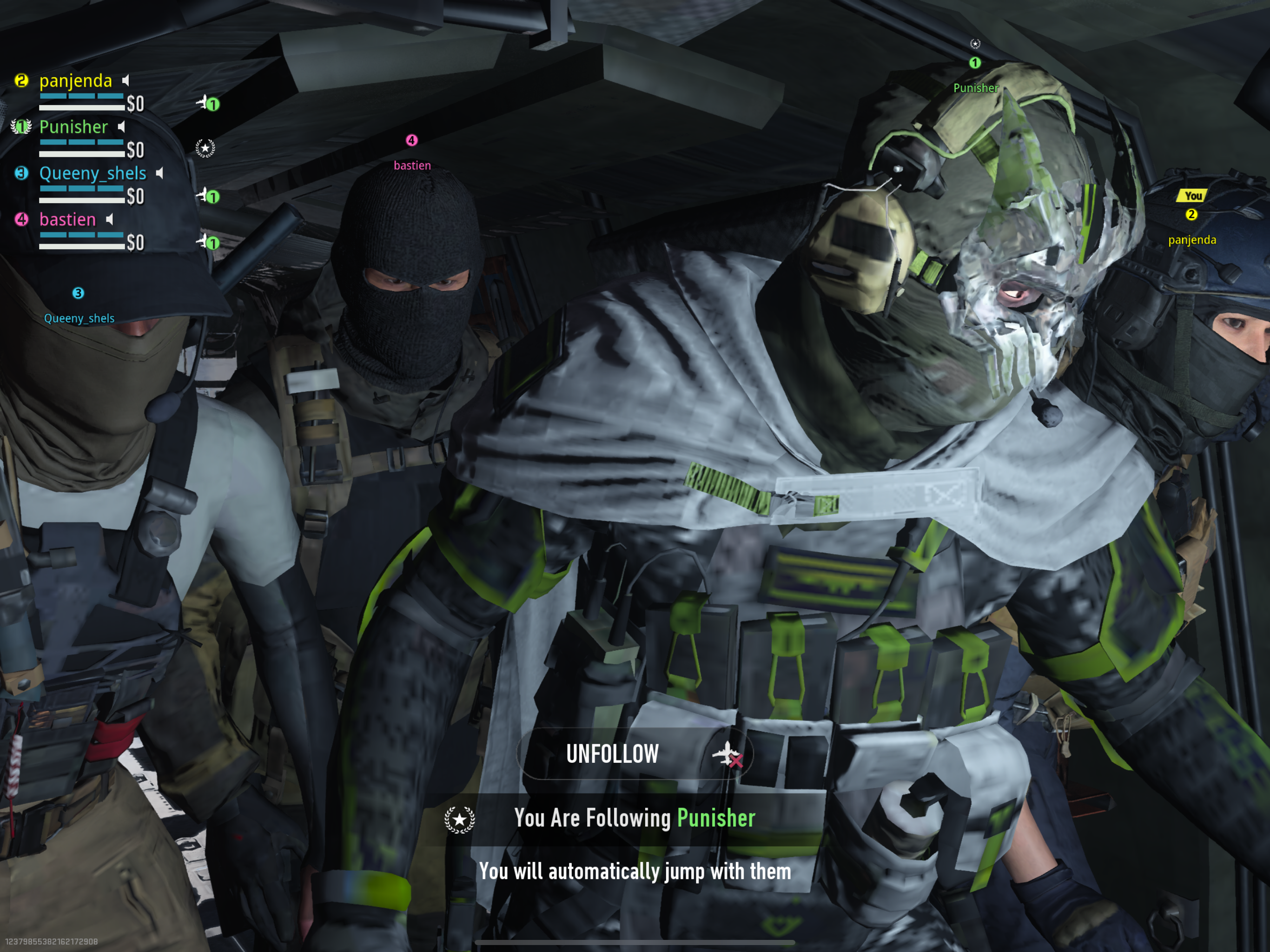The height and width of the screenshot is (952, 1270).
Task: Click the green number 1 badge above Punisher
Action: (974, 64)
